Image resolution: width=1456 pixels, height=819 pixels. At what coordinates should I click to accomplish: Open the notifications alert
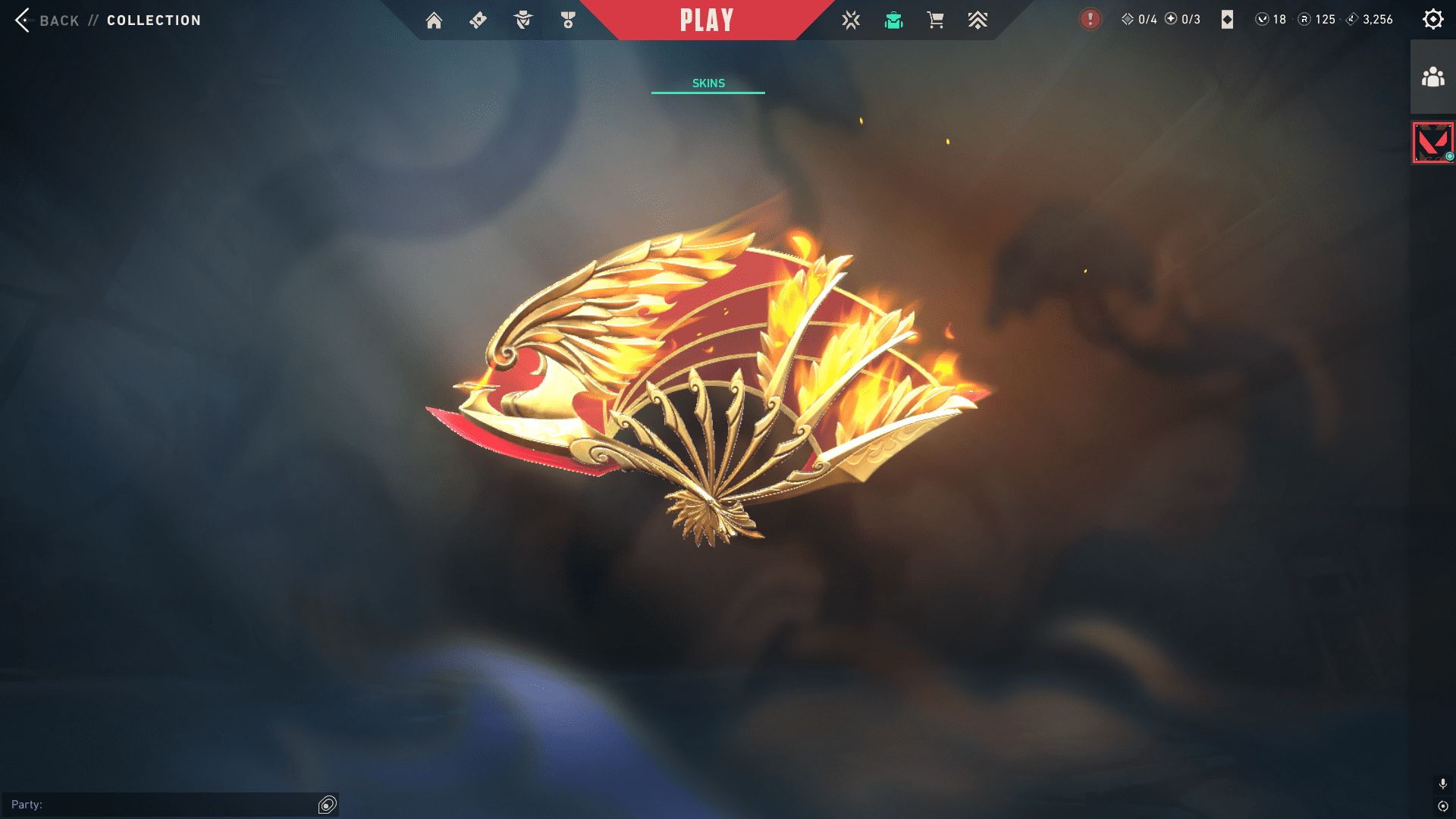click(1090, 20)
